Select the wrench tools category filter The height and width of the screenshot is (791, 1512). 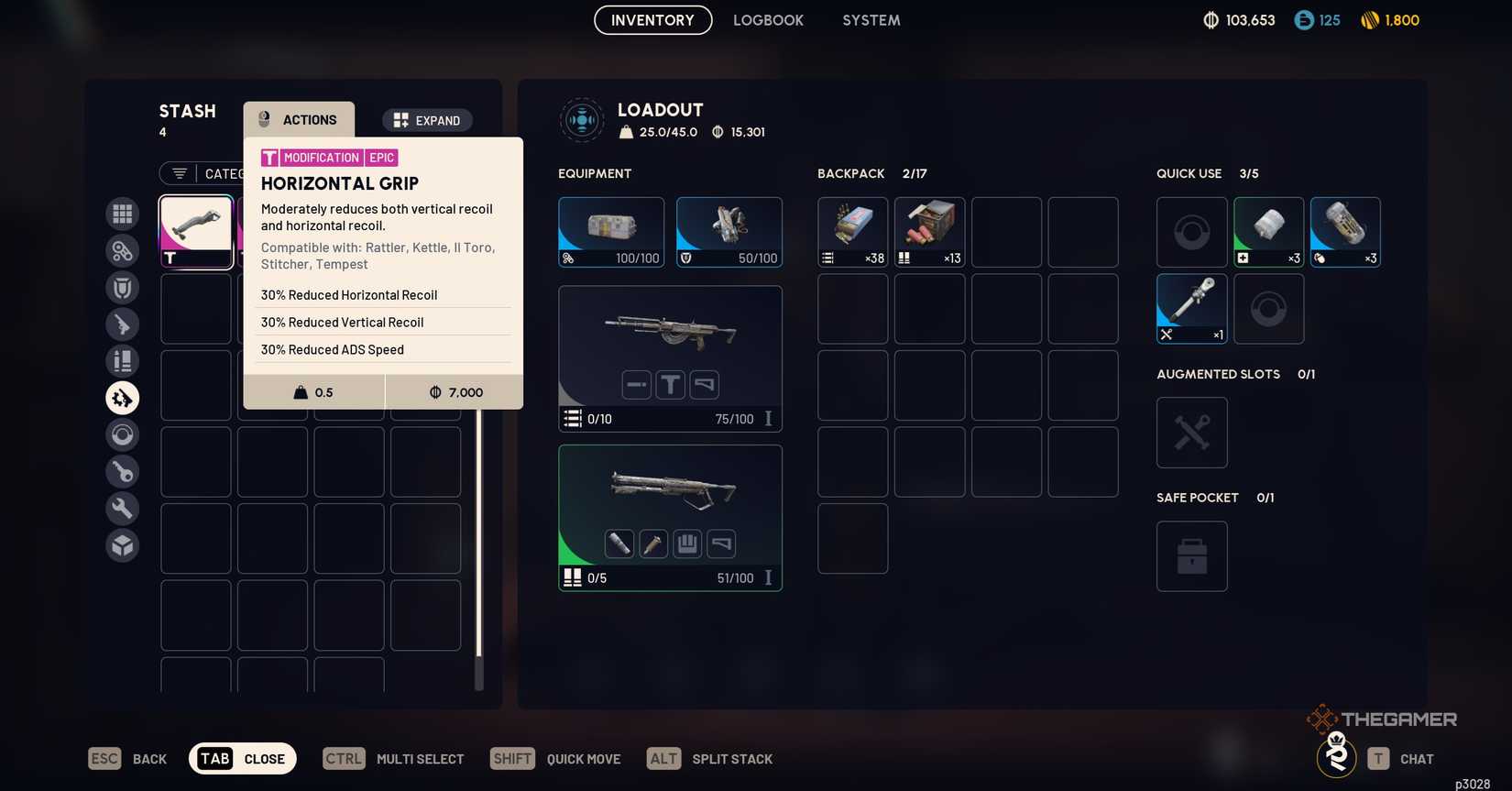click(122, 508)
